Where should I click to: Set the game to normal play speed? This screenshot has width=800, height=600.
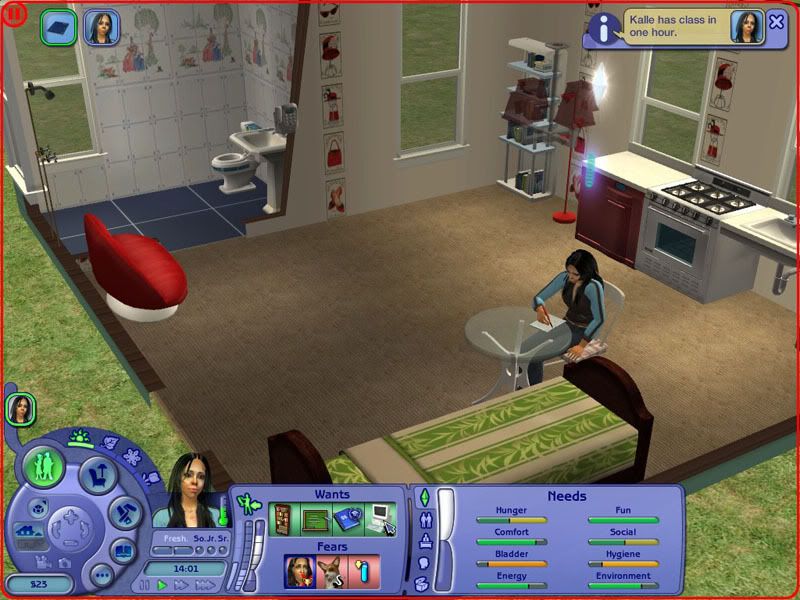click(162, 585)
